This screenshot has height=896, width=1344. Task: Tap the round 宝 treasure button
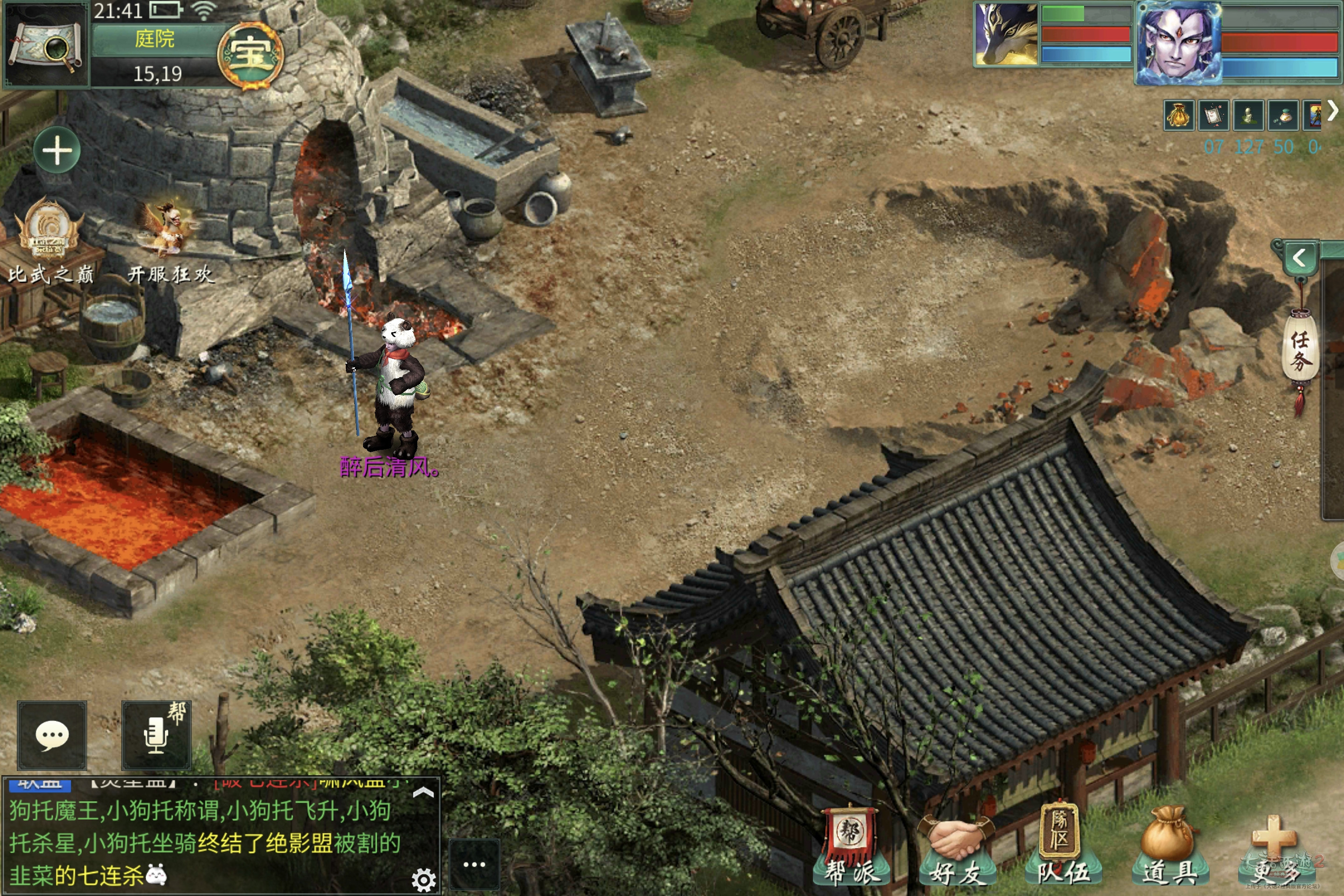(250, 56)
